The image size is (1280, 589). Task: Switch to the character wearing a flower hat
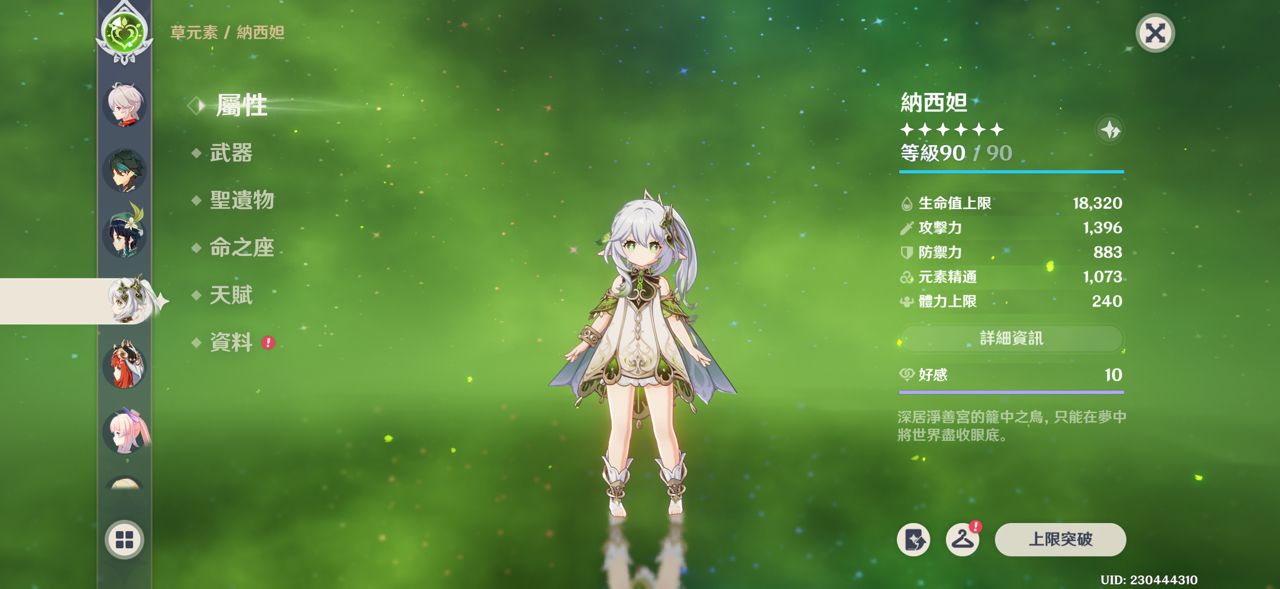[125, 235]
